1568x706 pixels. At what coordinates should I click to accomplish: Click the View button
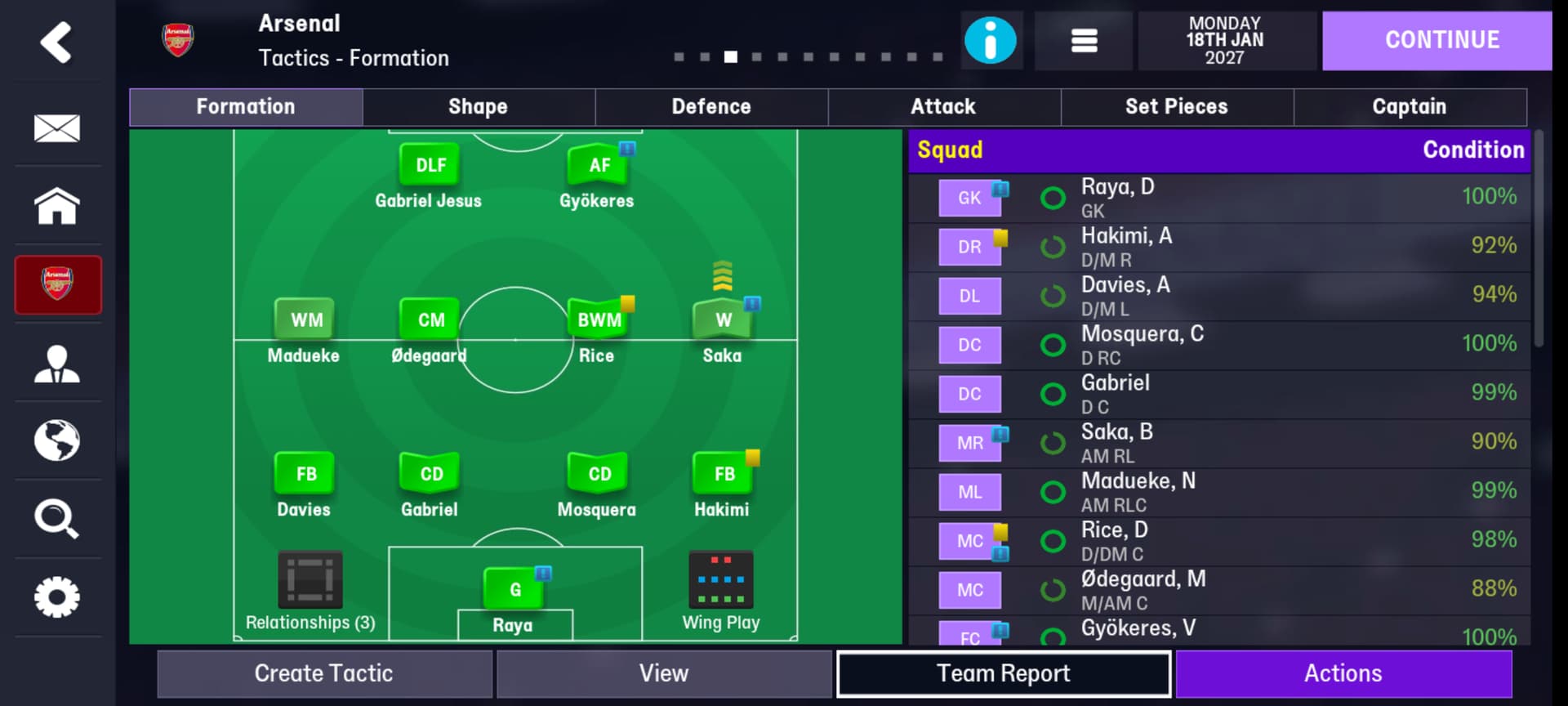663,673
